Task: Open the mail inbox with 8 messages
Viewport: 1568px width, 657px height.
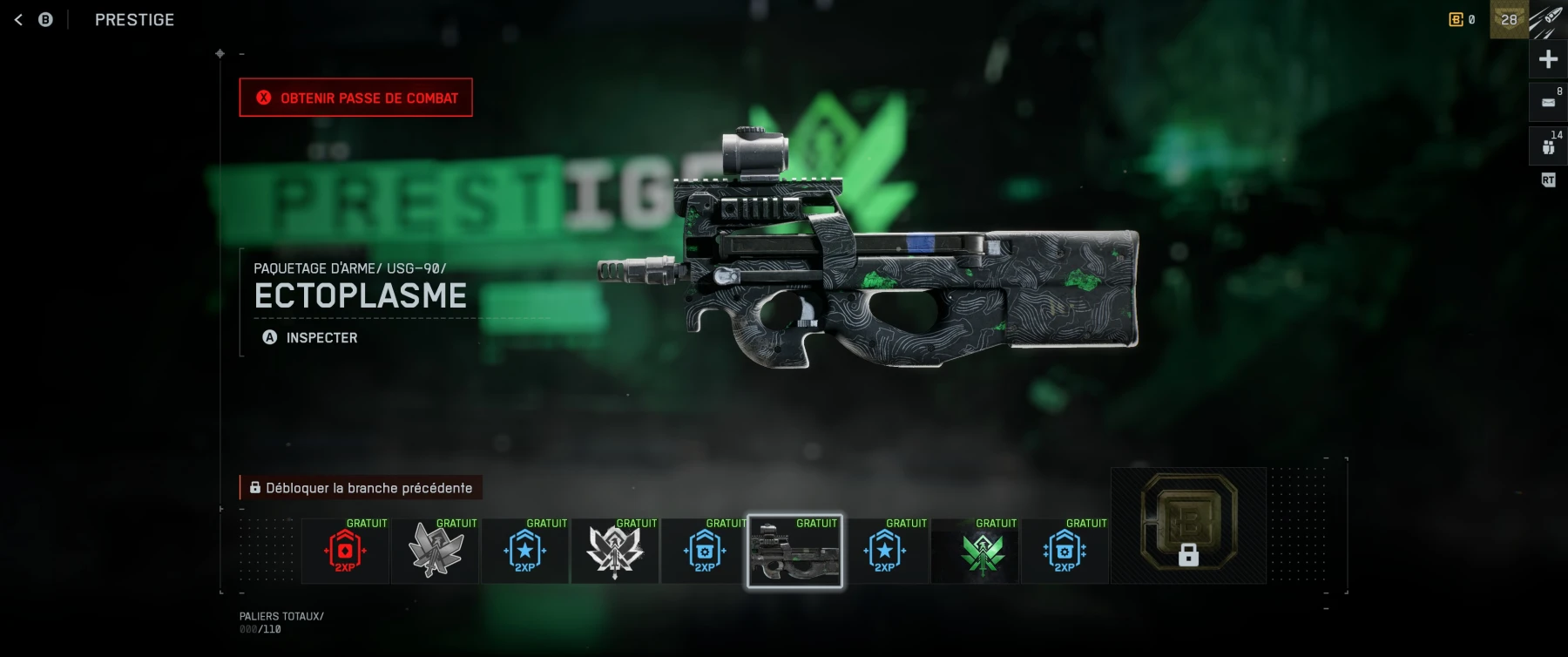Action: pyautogui.click(x=1548, y=102)
